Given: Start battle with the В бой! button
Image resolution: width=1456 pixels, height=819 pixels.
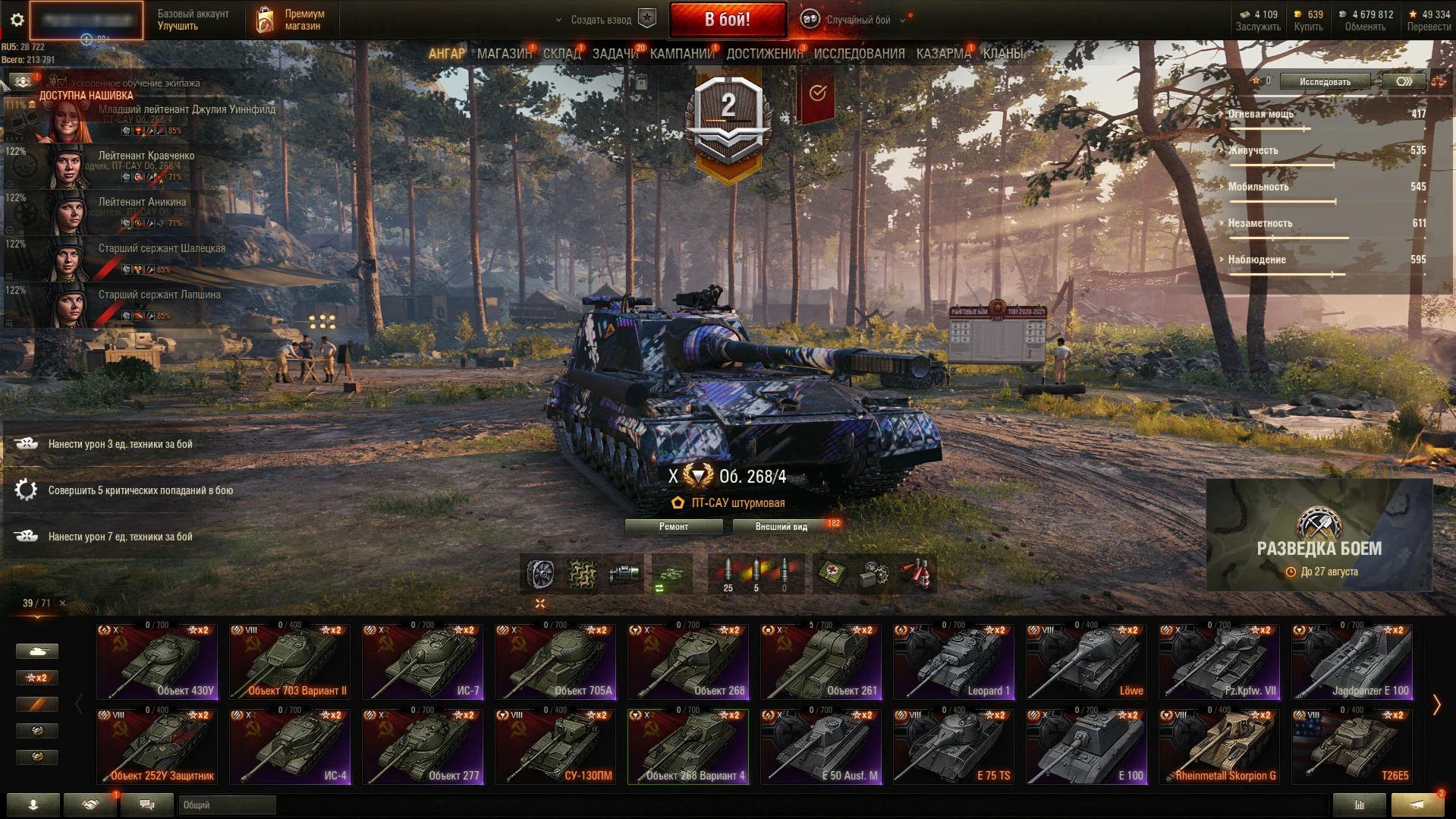Looking at the screenshot, I should [727, 20].
